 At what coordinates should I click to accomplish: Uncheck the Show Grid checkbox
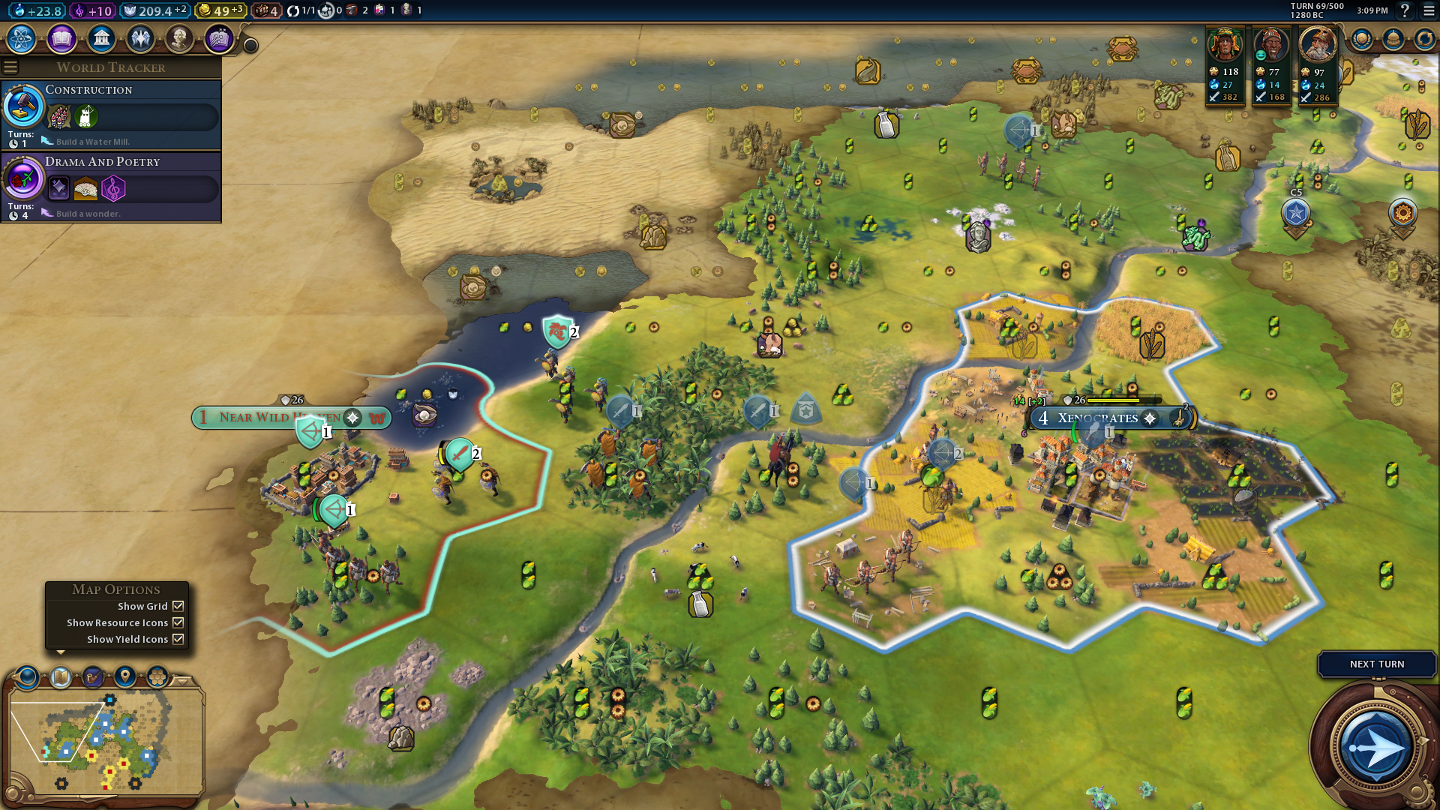(178, 606)
